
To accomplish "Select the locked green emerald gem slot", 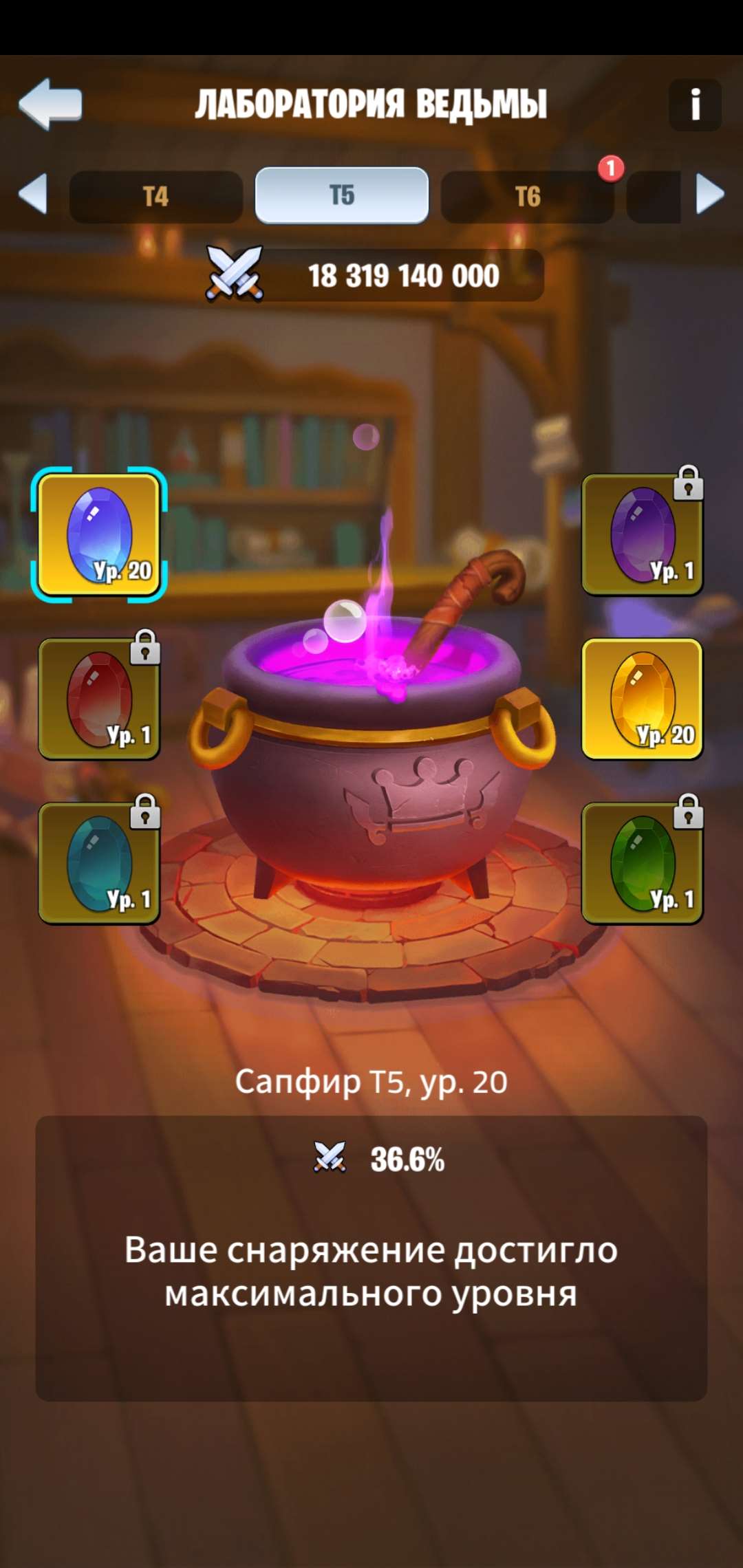I will 642,863.
